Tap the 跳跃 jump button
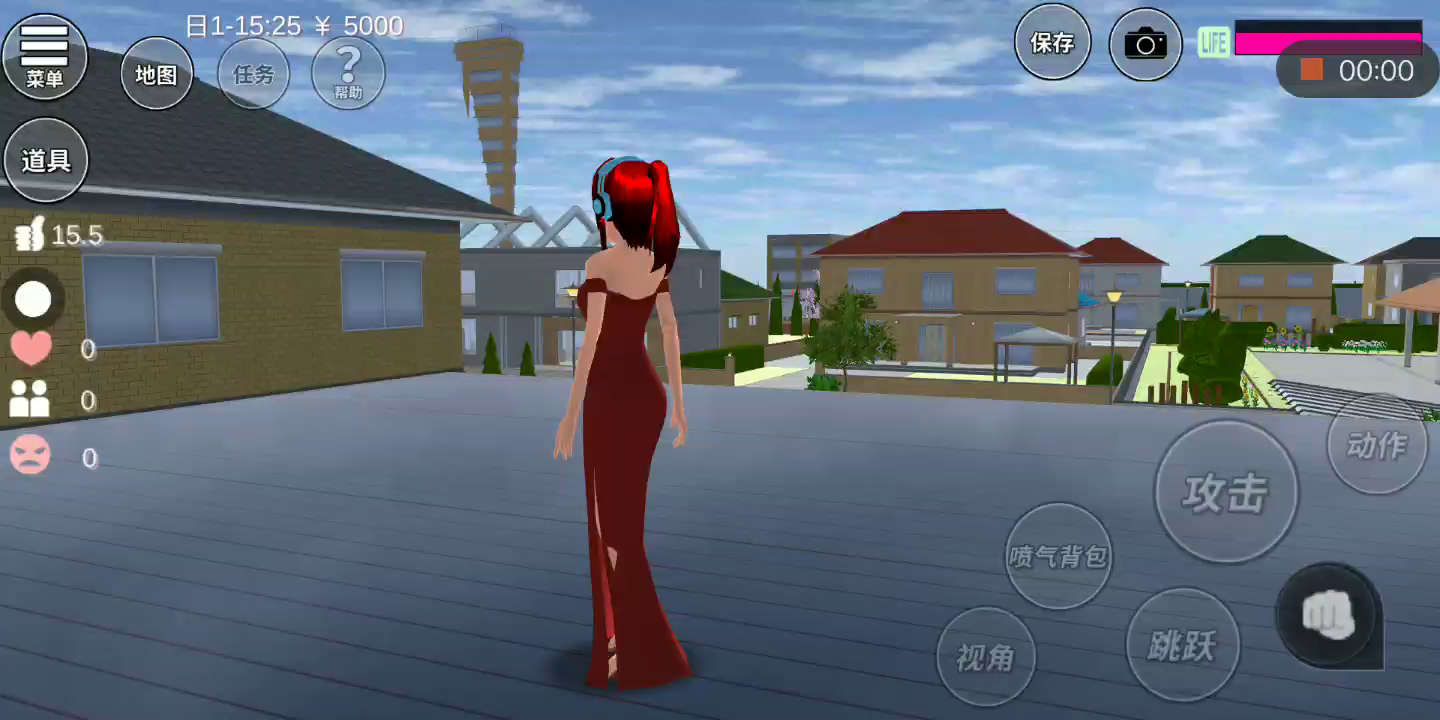 tap(1182, 645)
